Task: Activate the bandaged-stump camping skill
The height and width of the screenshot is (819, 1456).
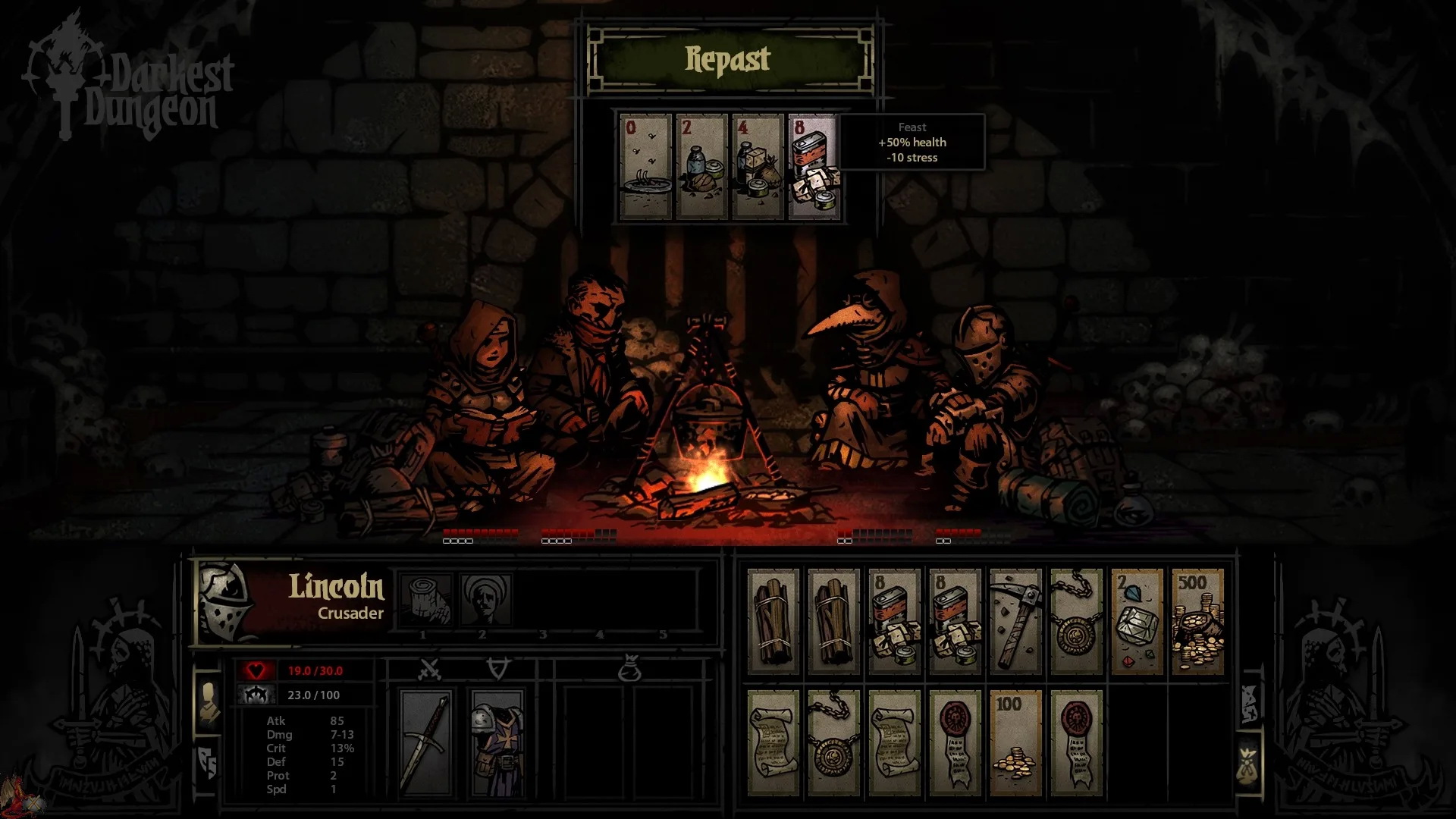Action: (x=424, y=599)
